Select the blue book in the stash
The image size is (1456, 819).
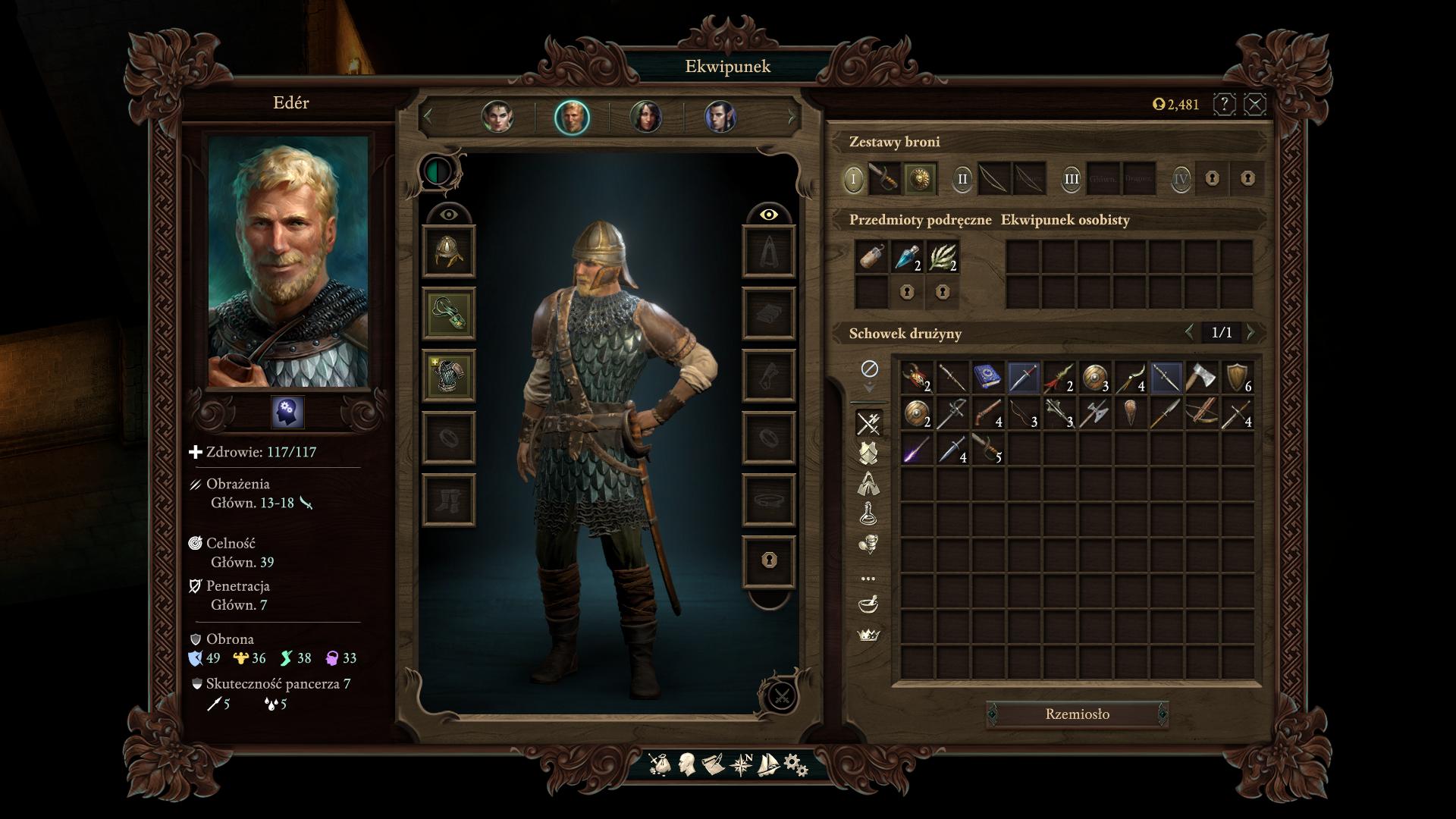[987, 377]
